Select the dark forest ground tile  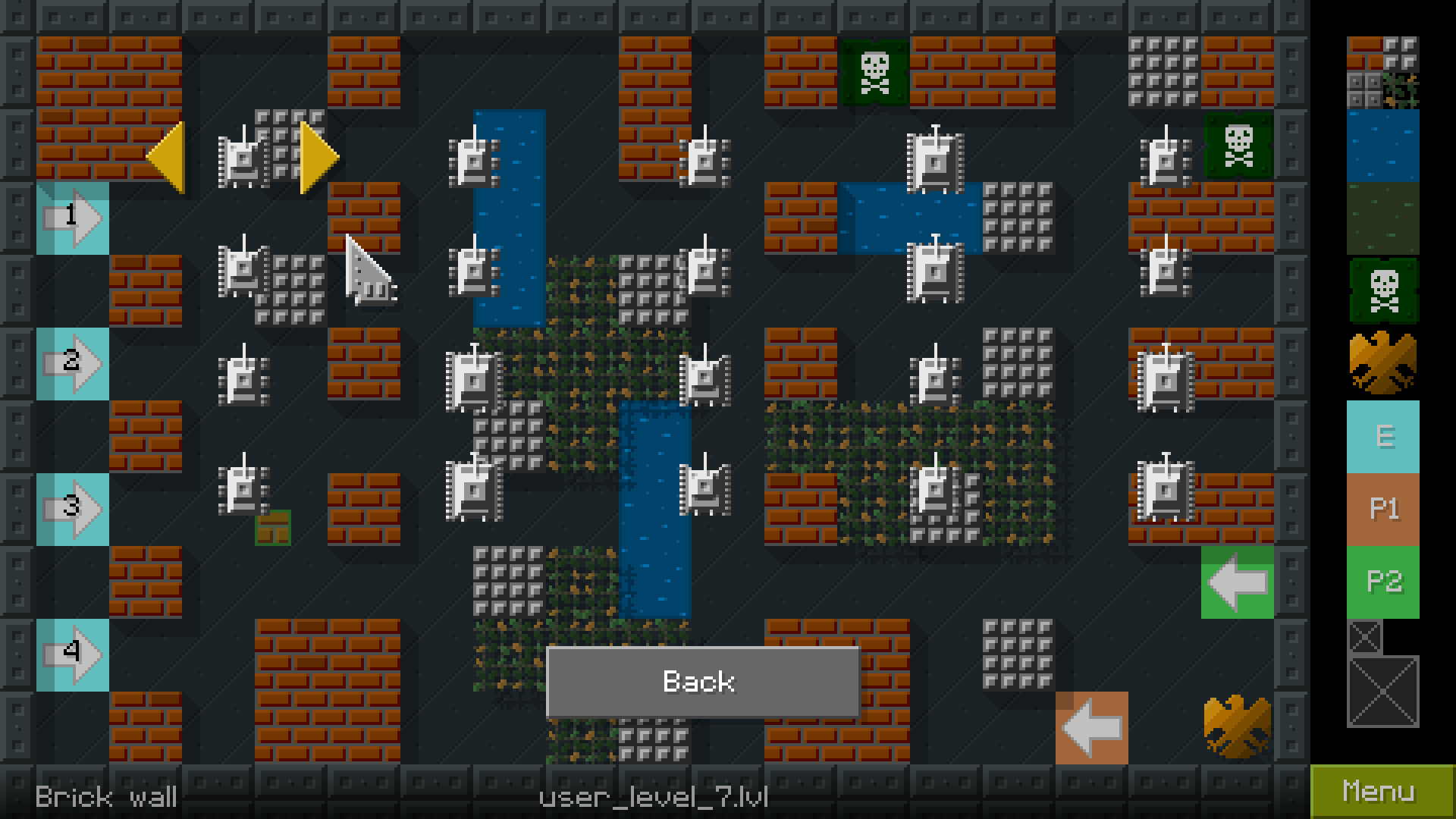point(1382,220)
